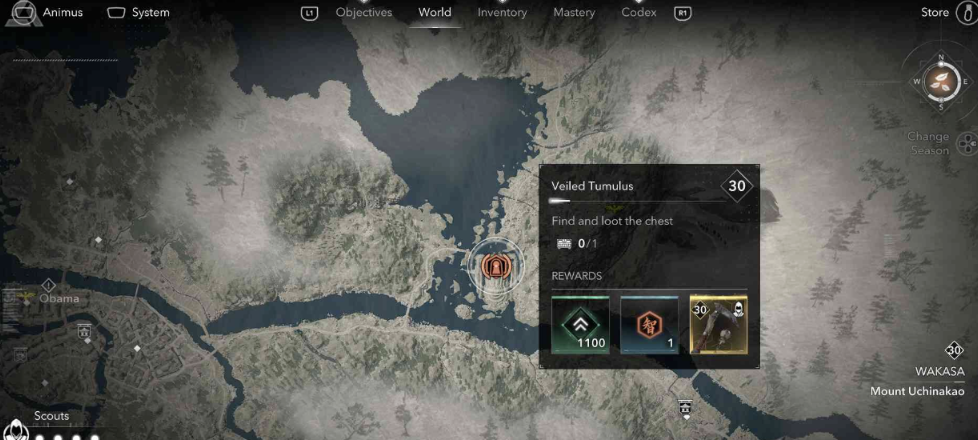Select the Veiled Tumulus map marker

click(x=492, y=265)
